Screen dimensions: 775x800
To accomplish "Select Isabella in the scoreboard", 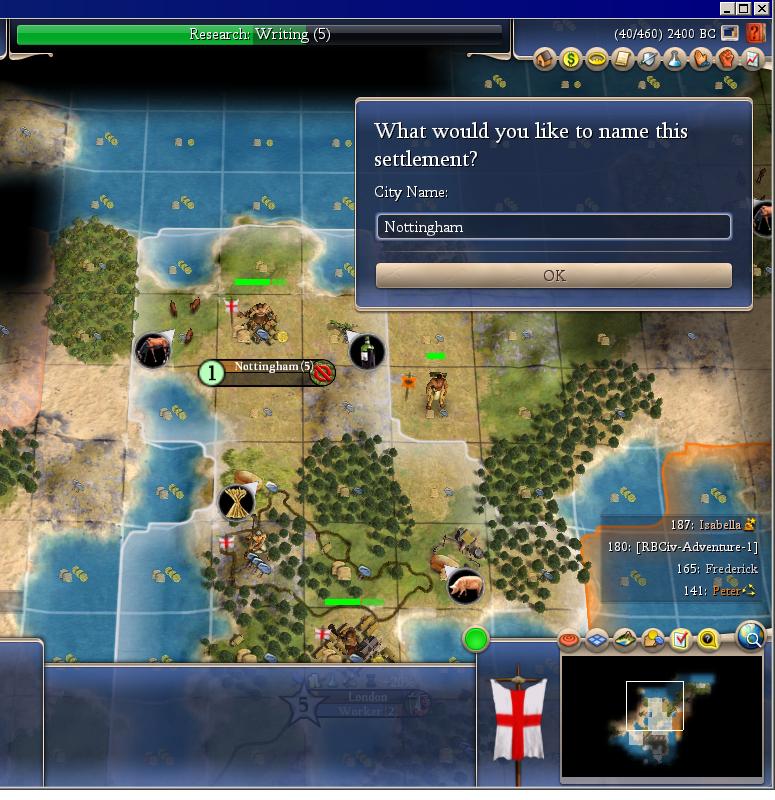I will pos(720,524).
